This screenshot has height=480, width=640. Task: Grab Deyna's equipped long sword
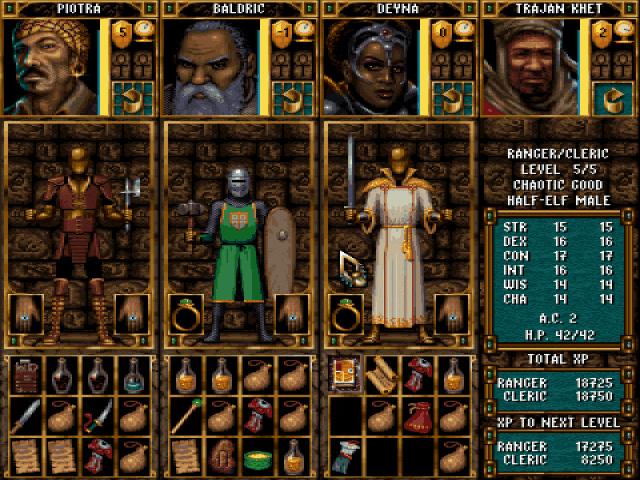(x=351, y=170)
